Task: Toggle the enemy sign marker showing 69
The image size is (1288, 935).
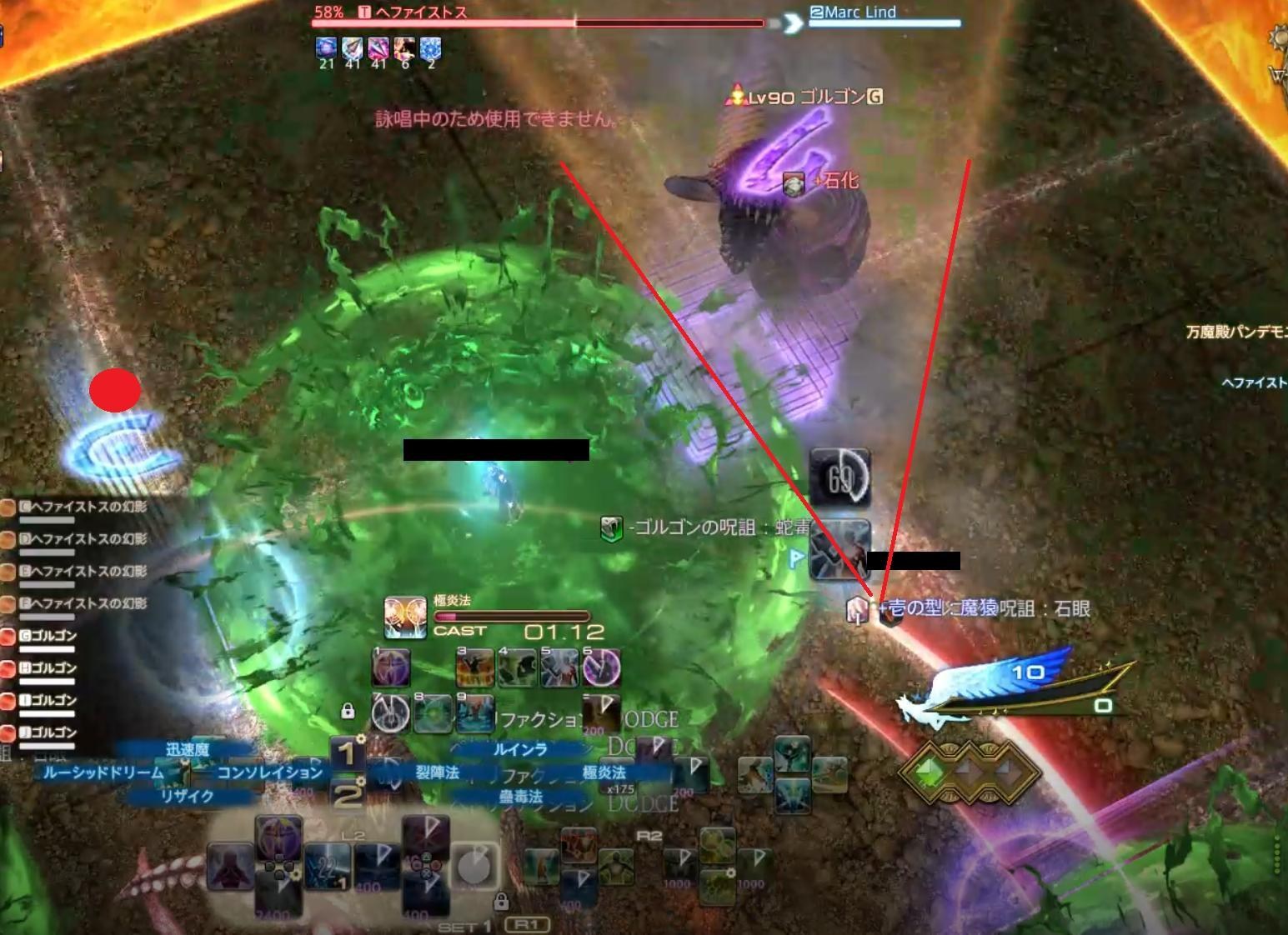Action: tap(842, 475)
